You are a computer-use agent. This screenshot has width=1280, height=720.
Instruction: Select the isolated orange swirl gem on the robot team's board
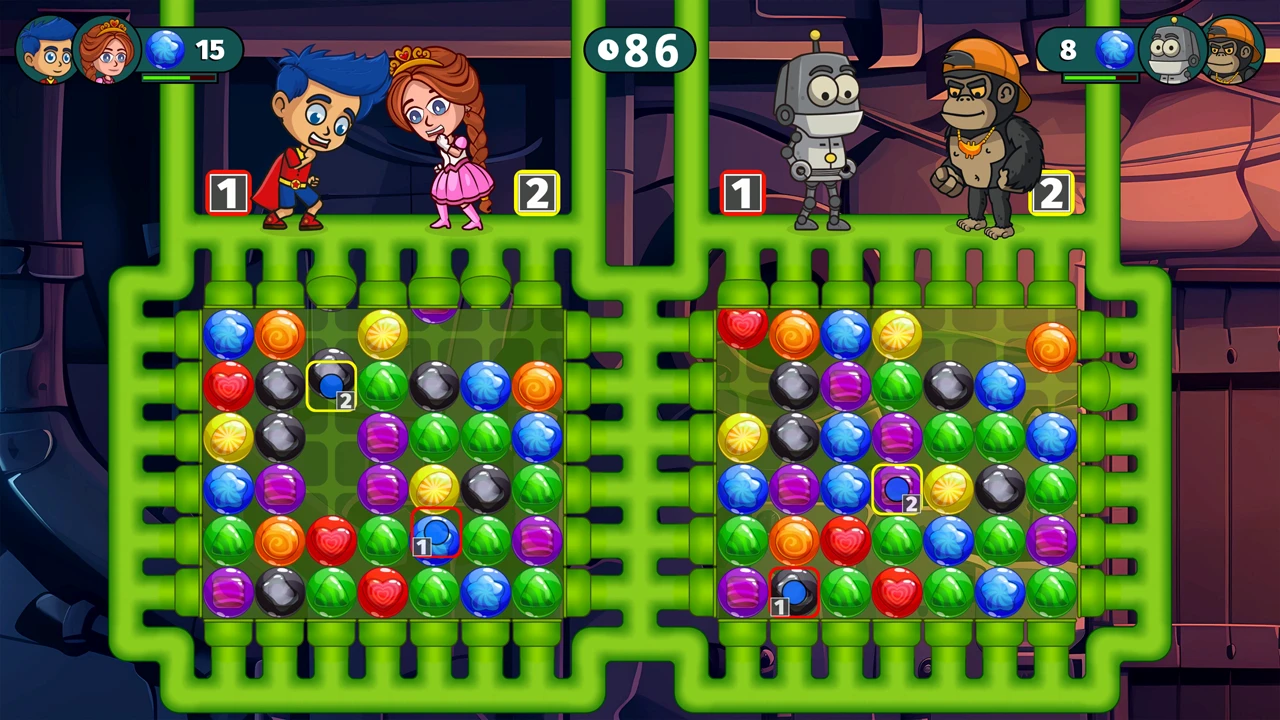(1051, 346)
